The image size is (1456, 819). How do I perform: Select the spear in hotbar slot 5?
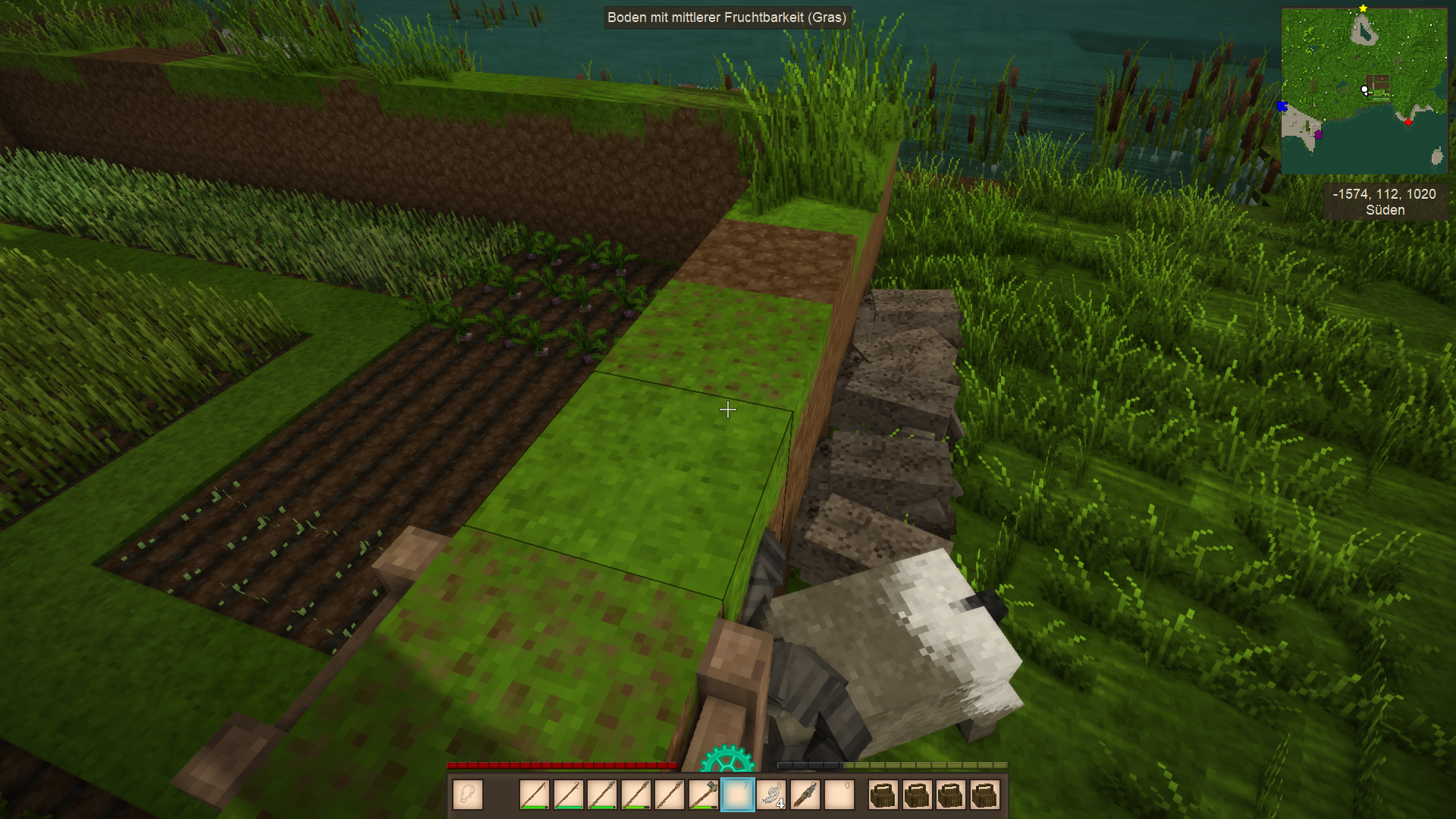coord(670,795)
